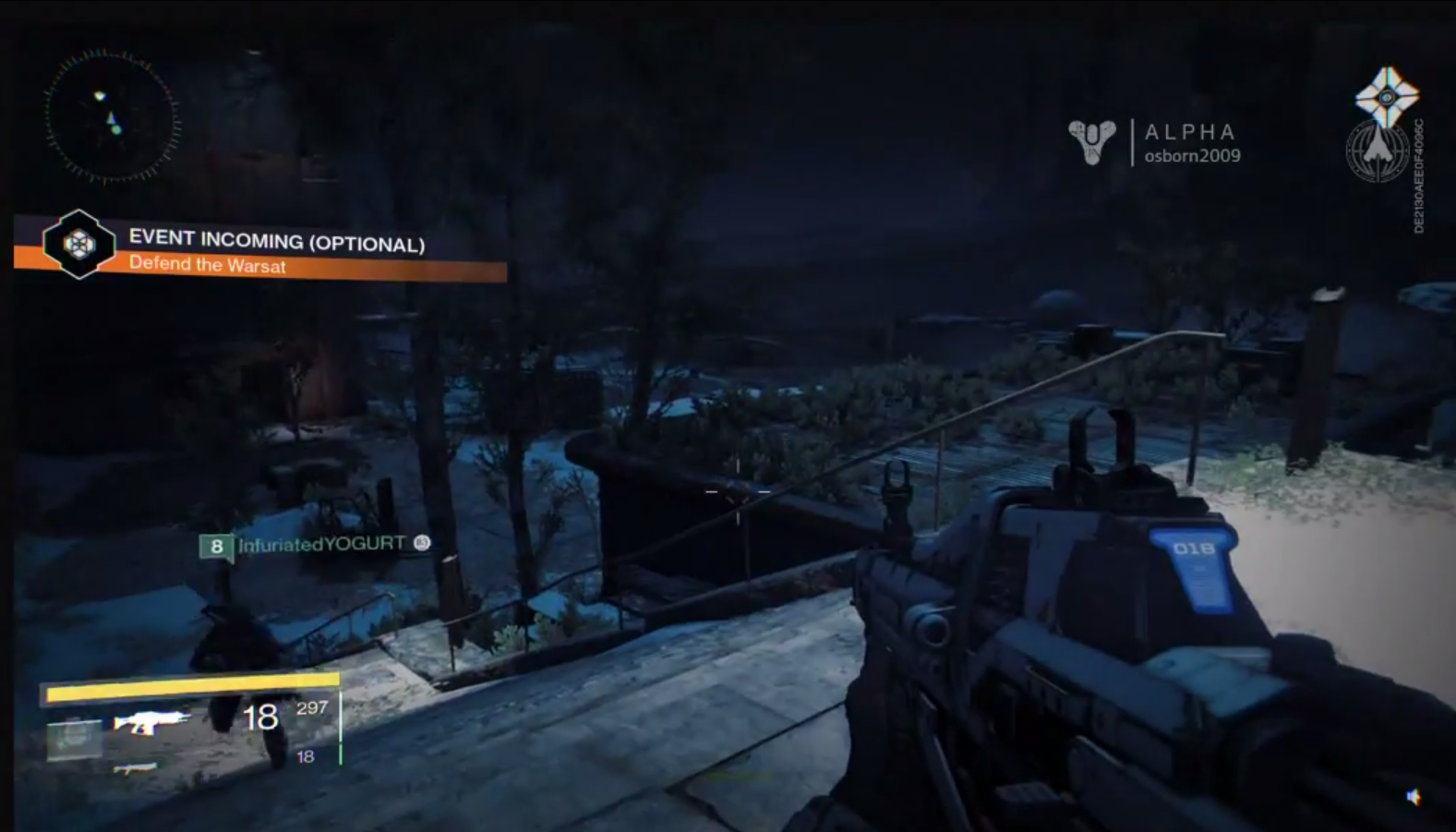1456x832 pixels.
Task: Click the circular radar display
Action: (111, 116)
